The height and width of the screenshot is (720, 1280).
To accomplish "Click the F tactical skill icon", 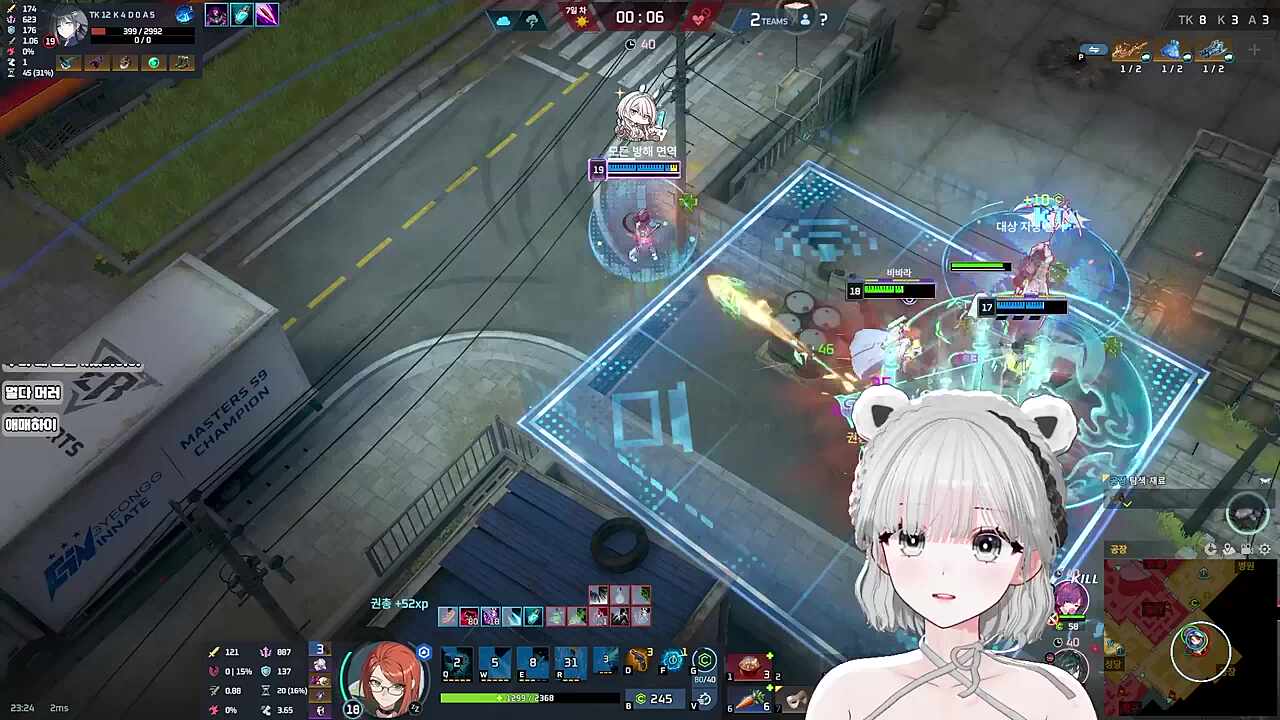I will 676,658.
